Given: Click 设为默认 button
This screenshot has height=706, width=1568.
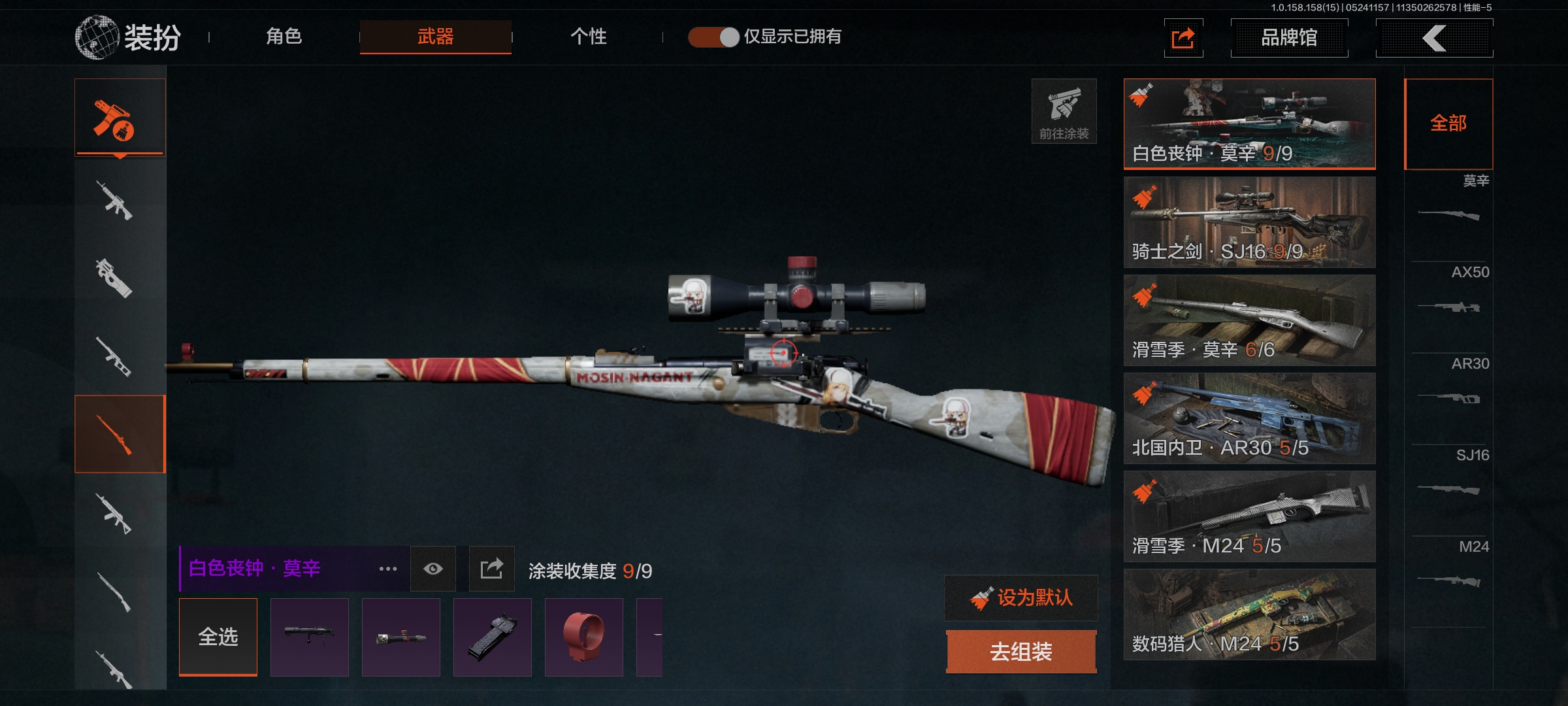Looking at the screenshot, I should click(x=1021, y=597).
